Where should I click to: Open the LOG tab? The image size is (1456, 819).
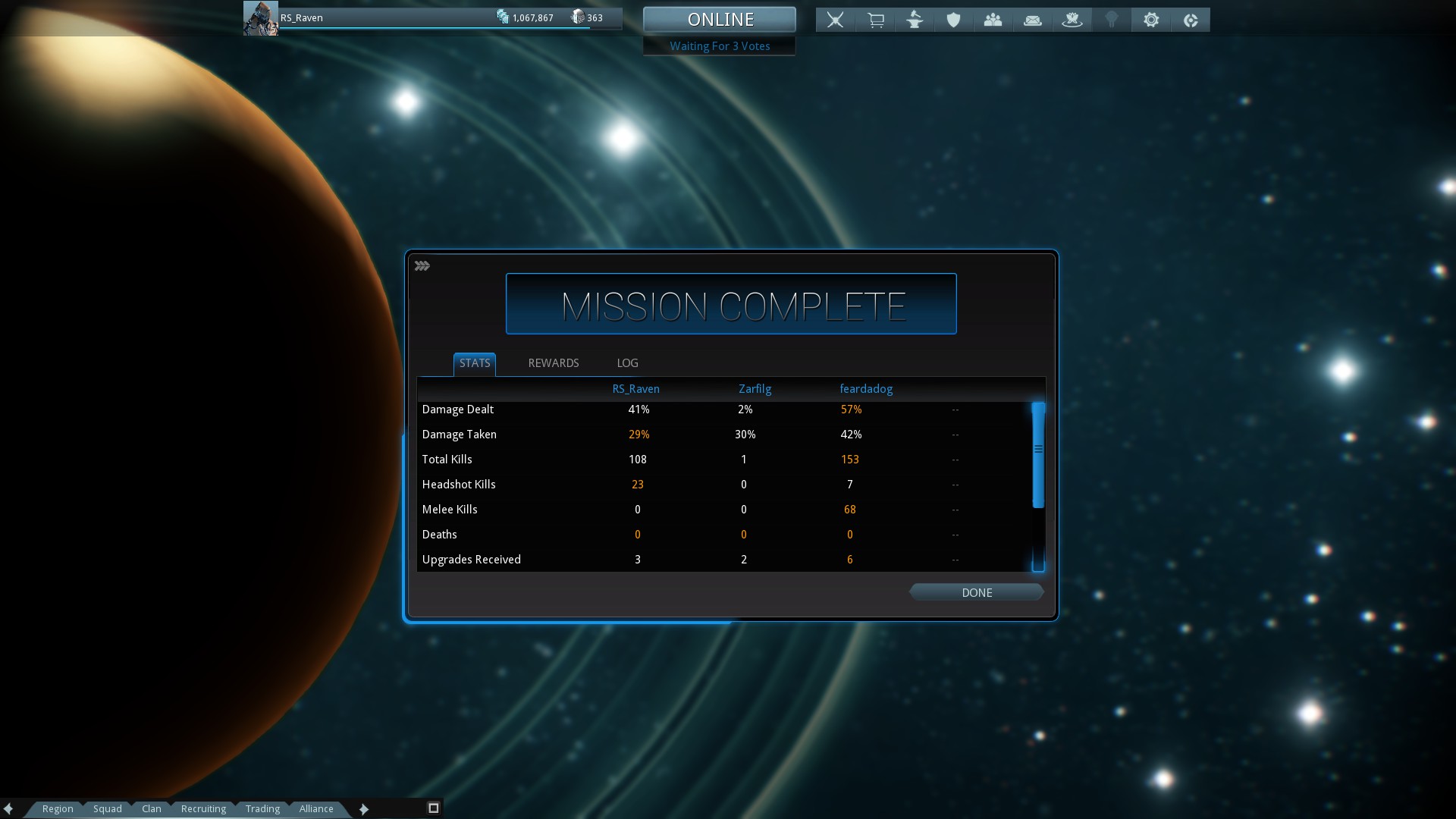coord(627,363)
